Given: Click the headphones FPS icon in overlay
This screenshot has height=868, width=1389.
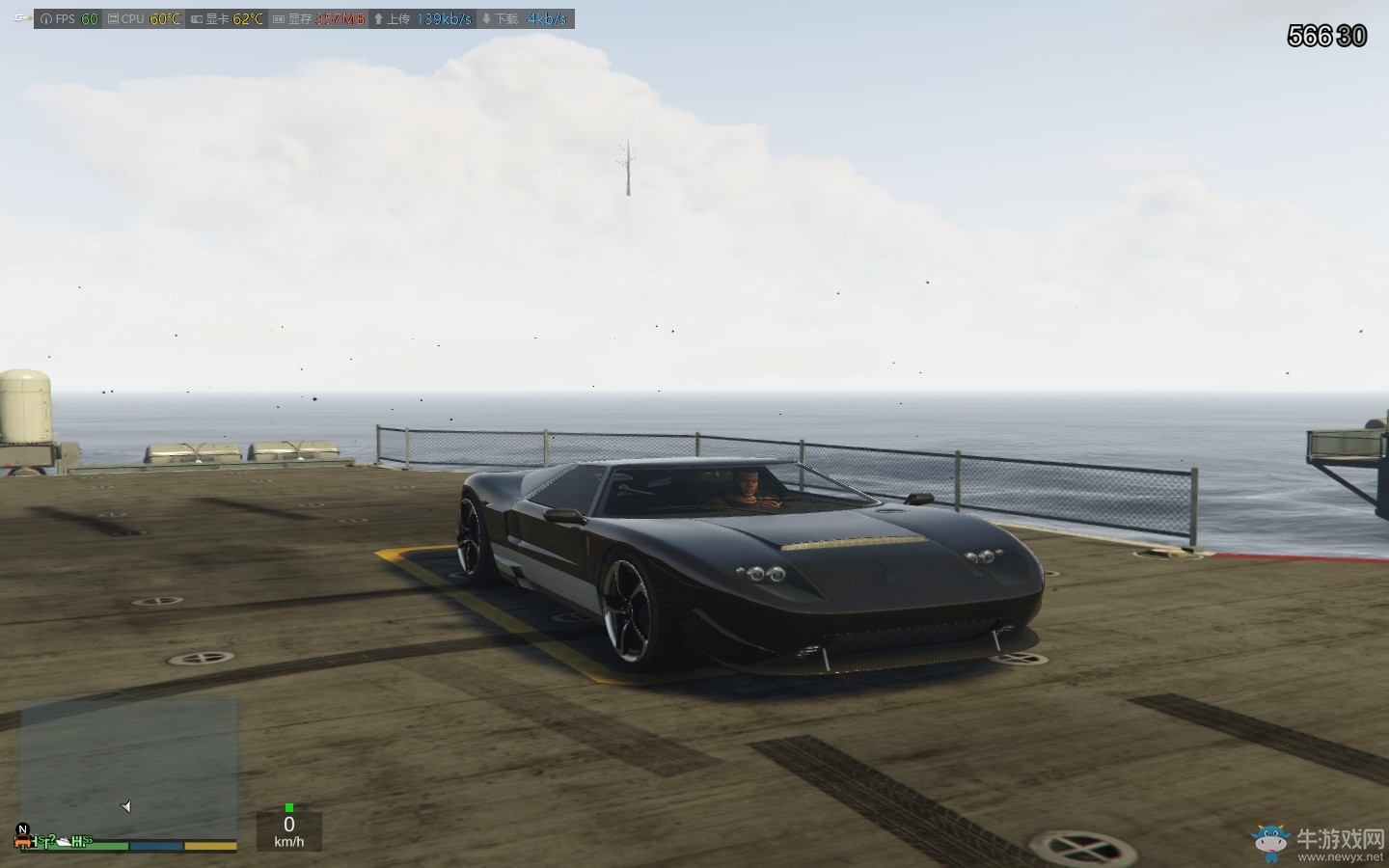Looking at the screenshot, I should click(x=45, y=17).
